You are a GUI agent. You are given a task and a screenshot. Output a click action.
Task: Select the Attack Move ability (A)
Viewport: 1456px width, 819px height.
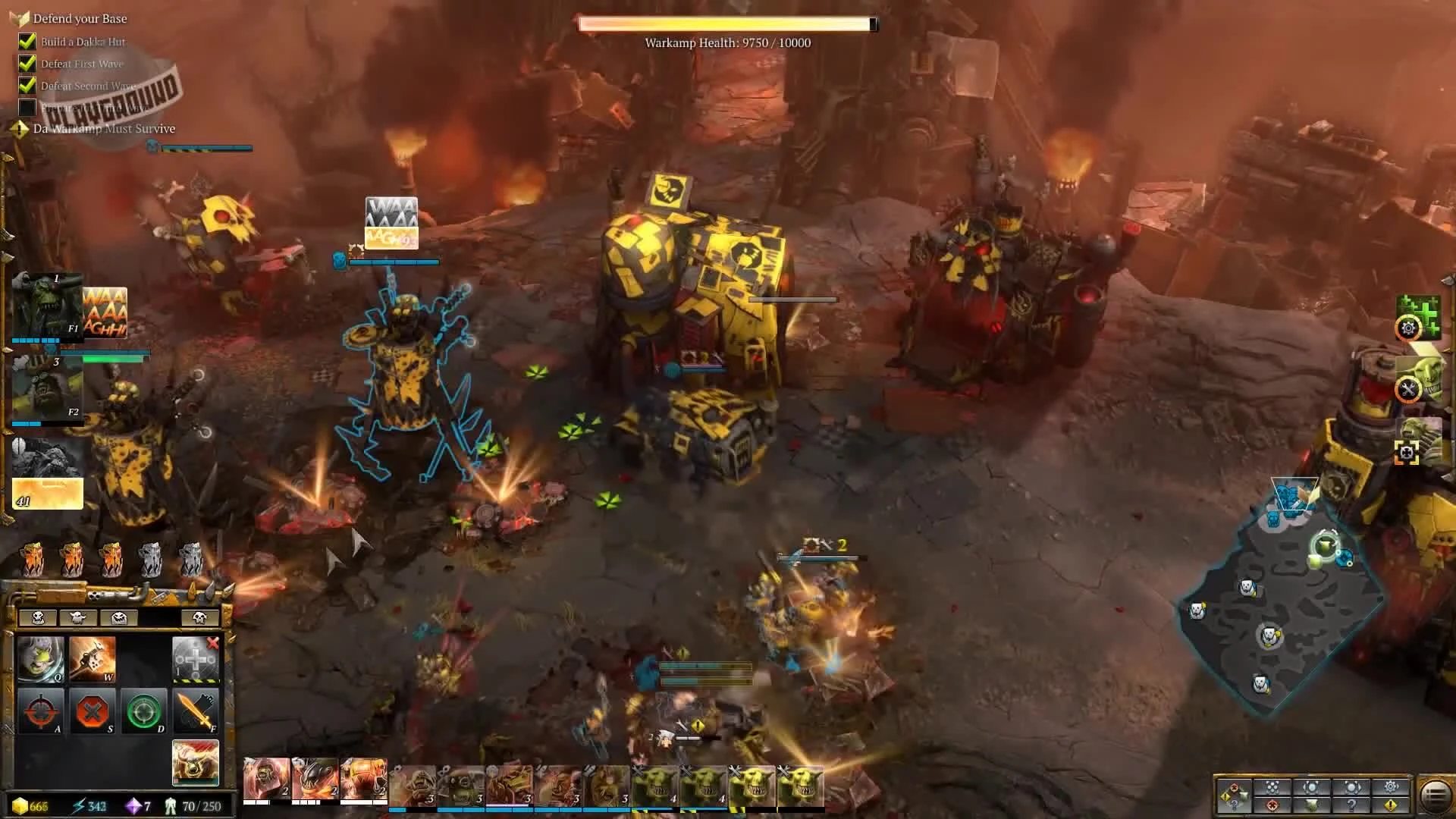pyautogui.click(x=42, y=711)
